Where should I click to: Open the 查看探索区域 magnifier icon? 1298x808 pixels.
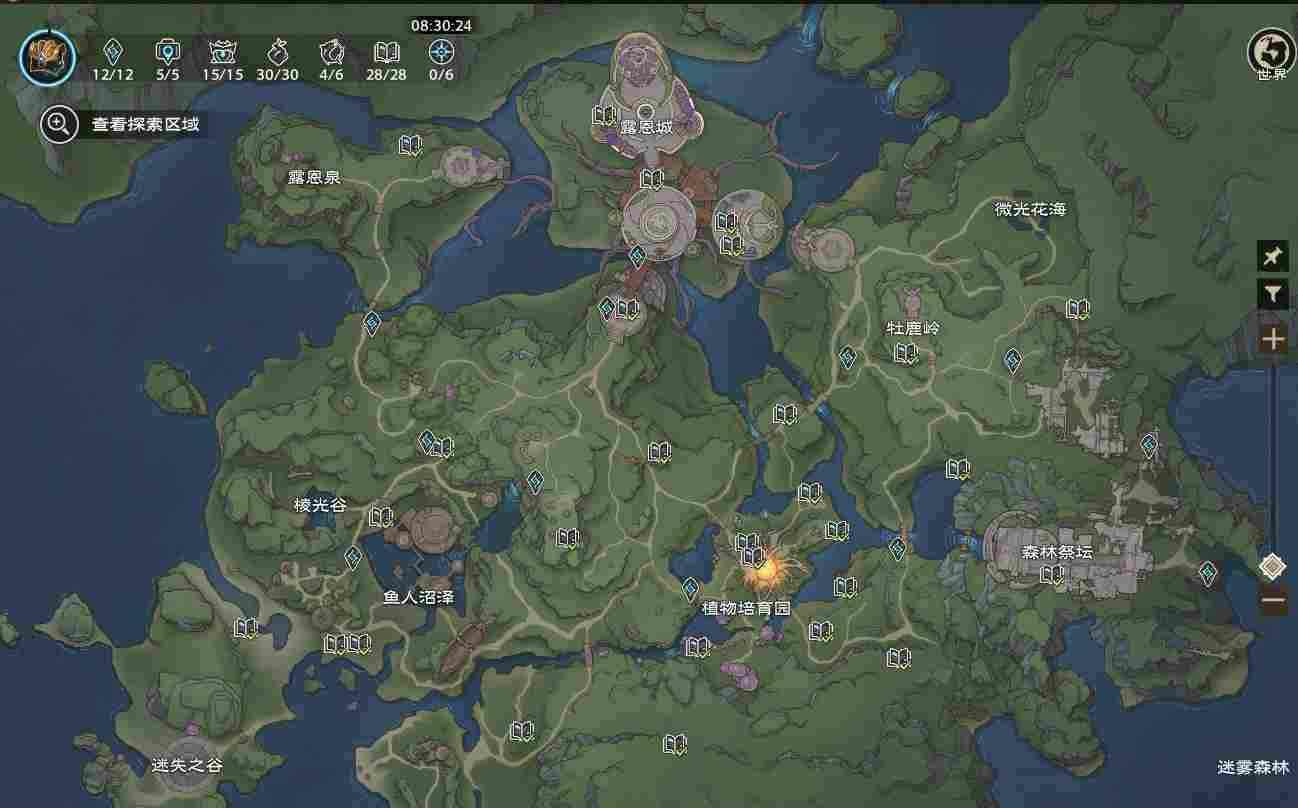coord(59,125)
